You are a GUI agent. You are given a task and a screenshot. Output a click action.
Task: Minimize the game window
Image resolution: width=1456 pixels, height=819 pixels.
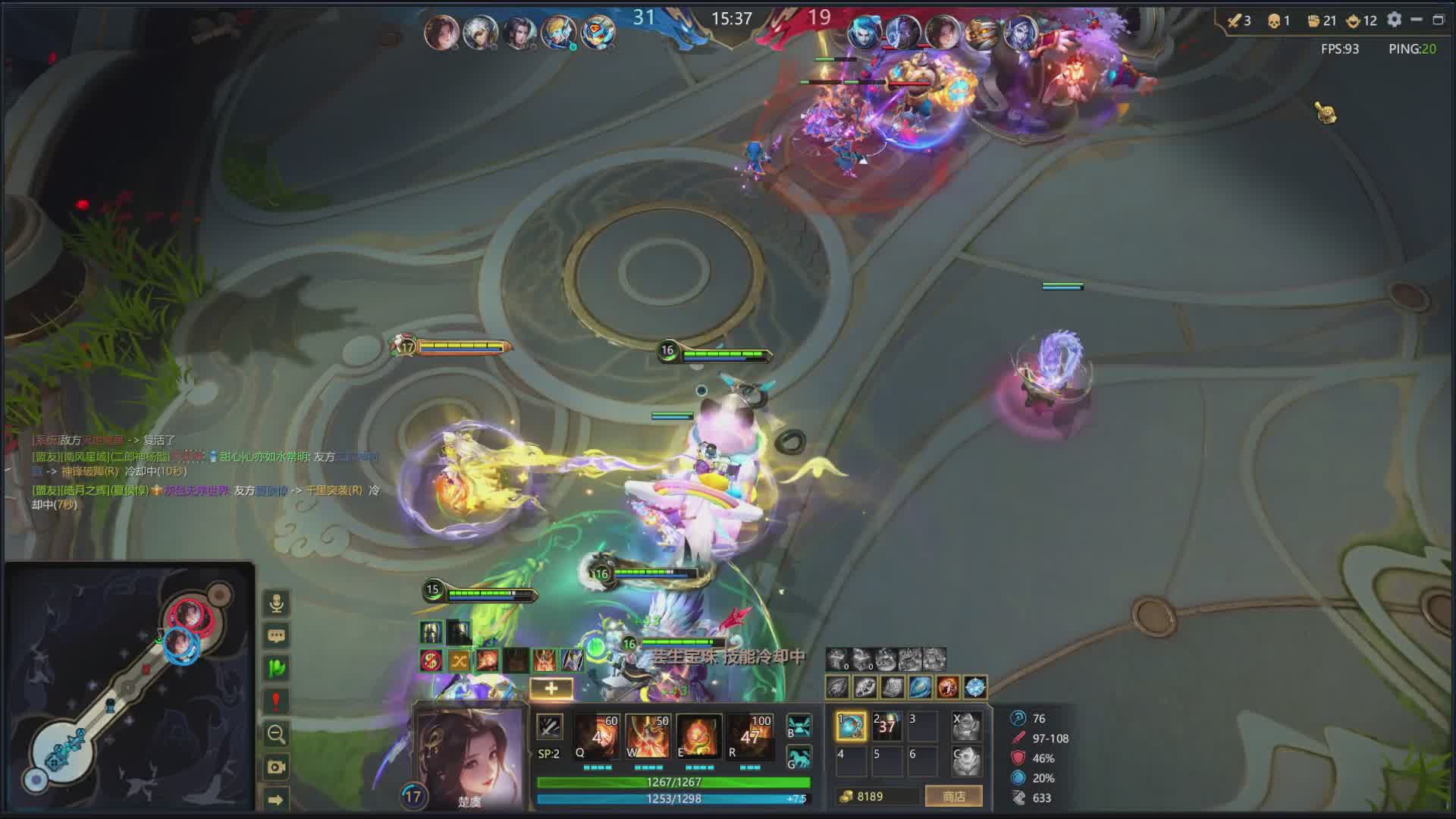pos(1416,20)
